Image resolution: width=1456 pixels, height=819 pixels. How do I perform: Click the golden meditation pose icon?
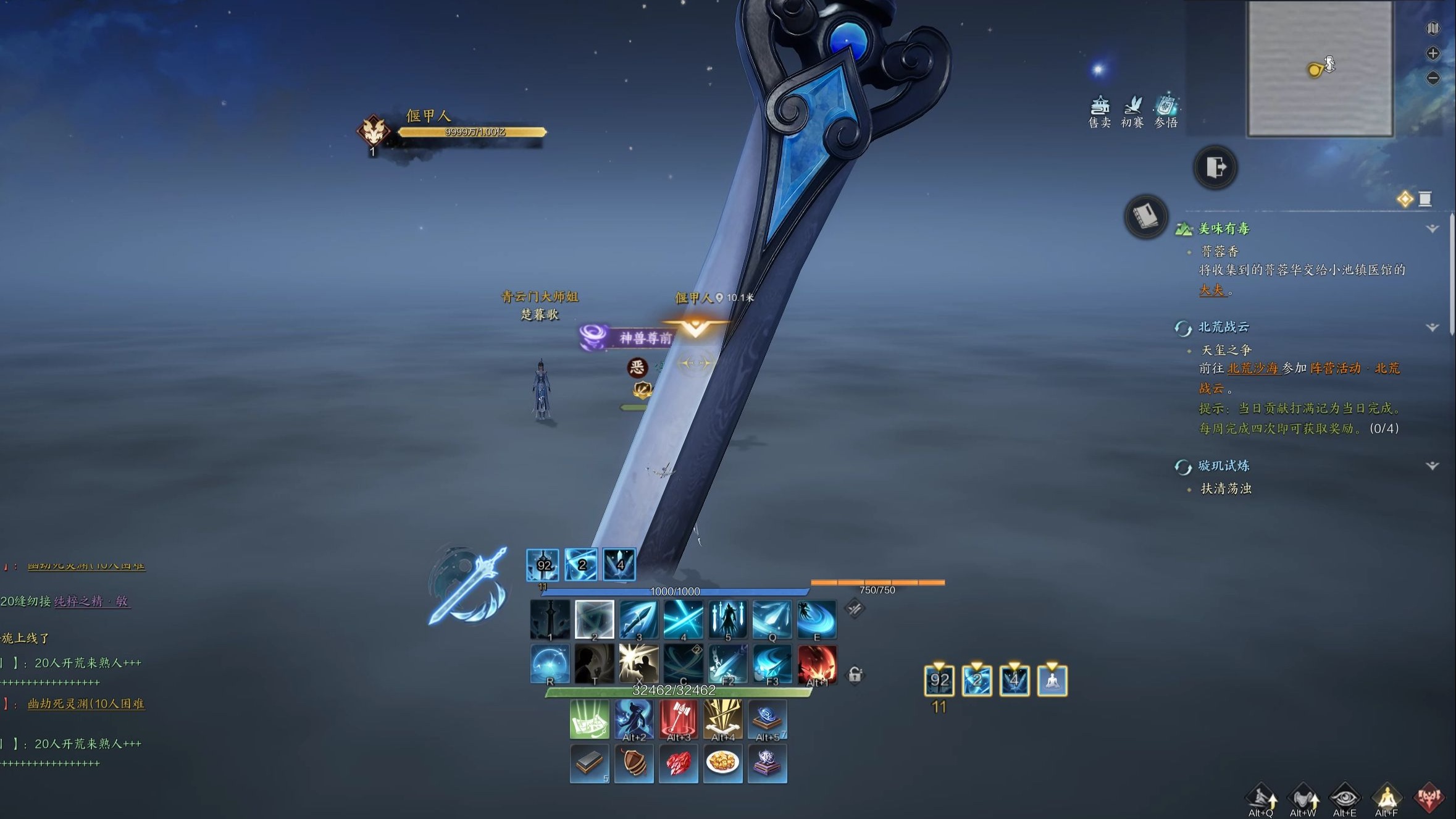1387,798
